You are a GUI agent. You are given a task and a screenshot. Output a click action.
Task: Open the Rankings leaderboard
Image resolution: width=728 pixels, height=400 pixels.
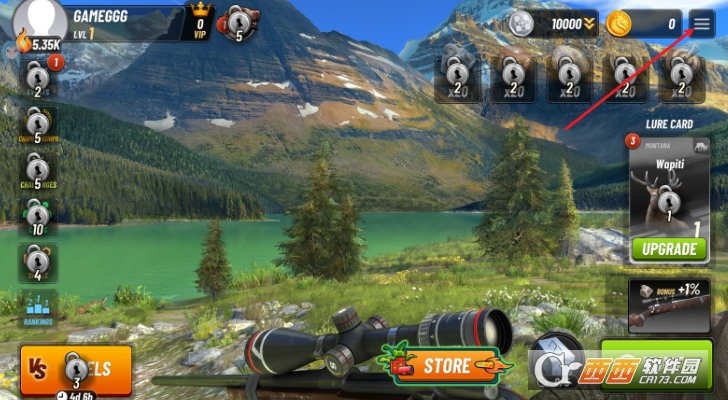[38, 309]
